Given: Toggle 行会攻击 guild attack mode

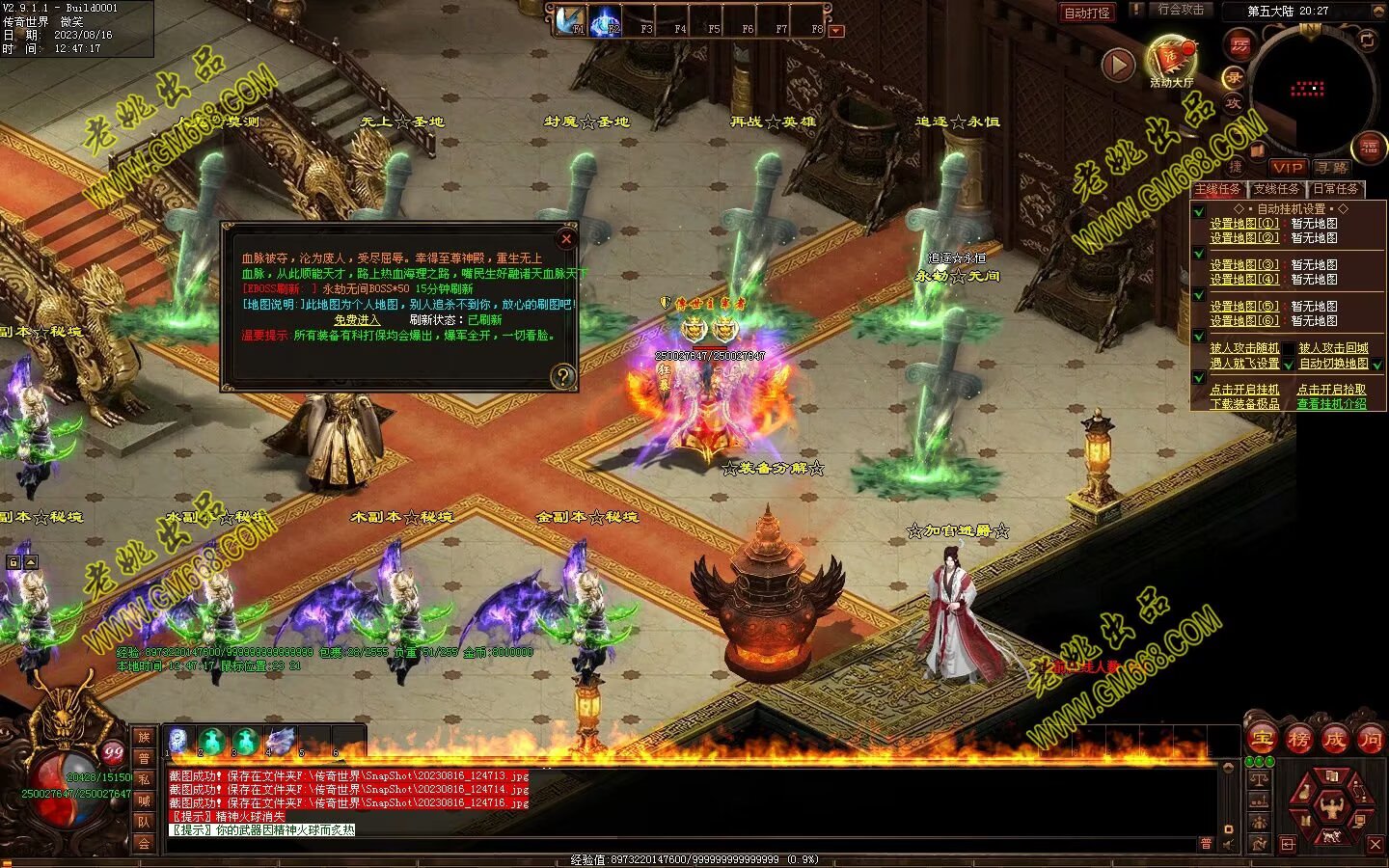Looking at the screenshot, I should [x=1181, y=10].
